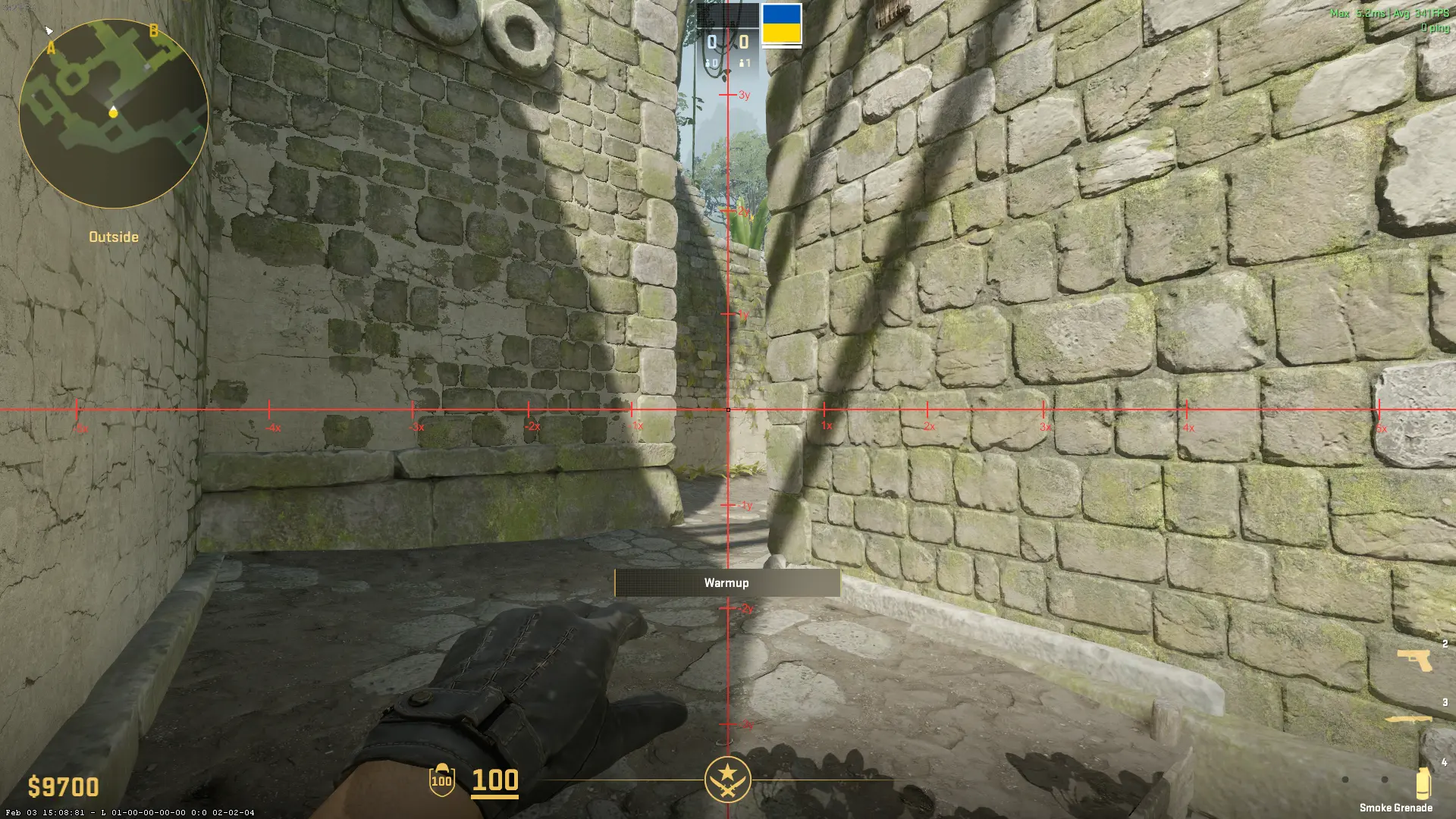
Task: Click the circular radar minimap
Action: tap(114, 114)
